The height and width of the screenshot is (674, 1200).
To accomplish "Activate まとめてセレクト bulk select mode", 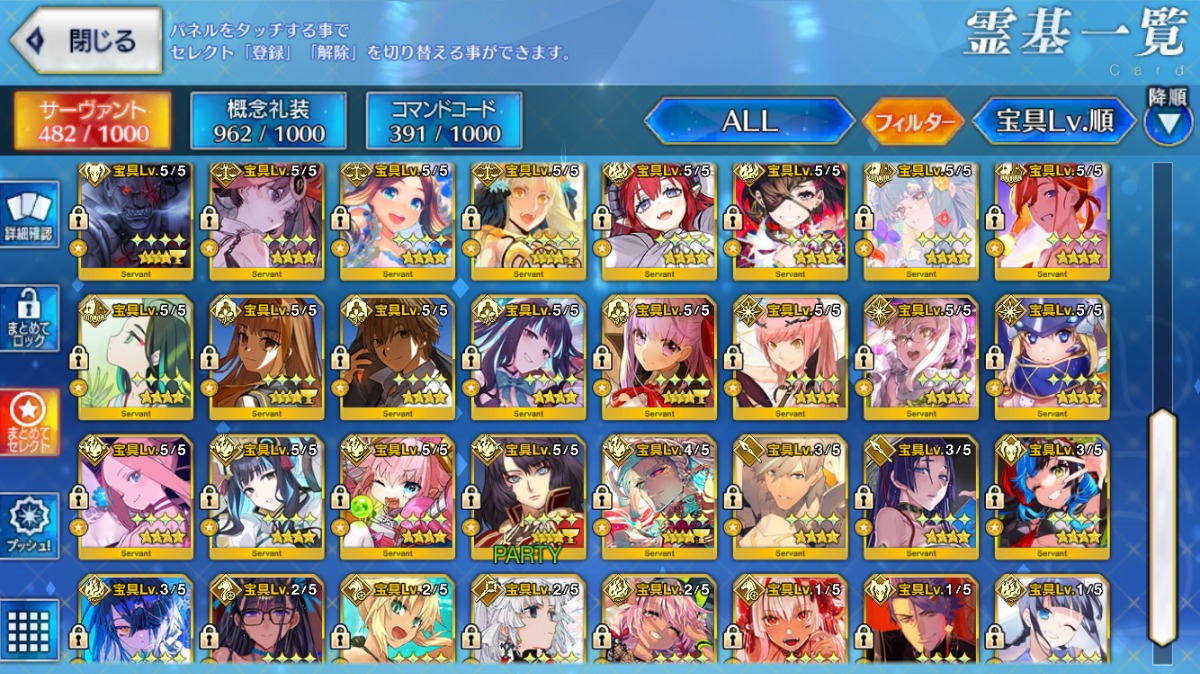I will (29, 422).
